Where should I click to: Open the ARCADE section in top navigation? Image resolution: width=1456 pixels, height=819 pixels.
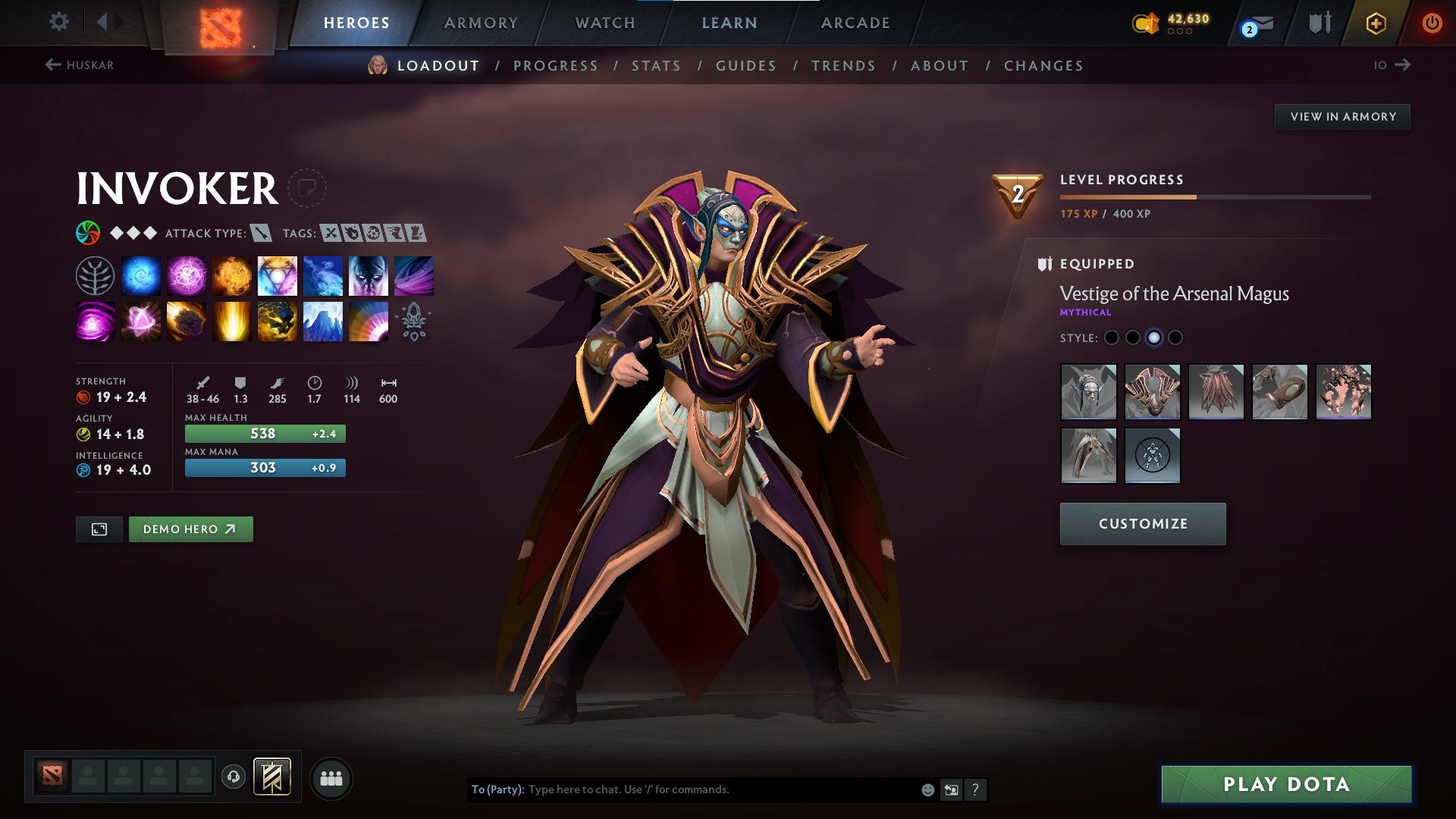(855, 23)
